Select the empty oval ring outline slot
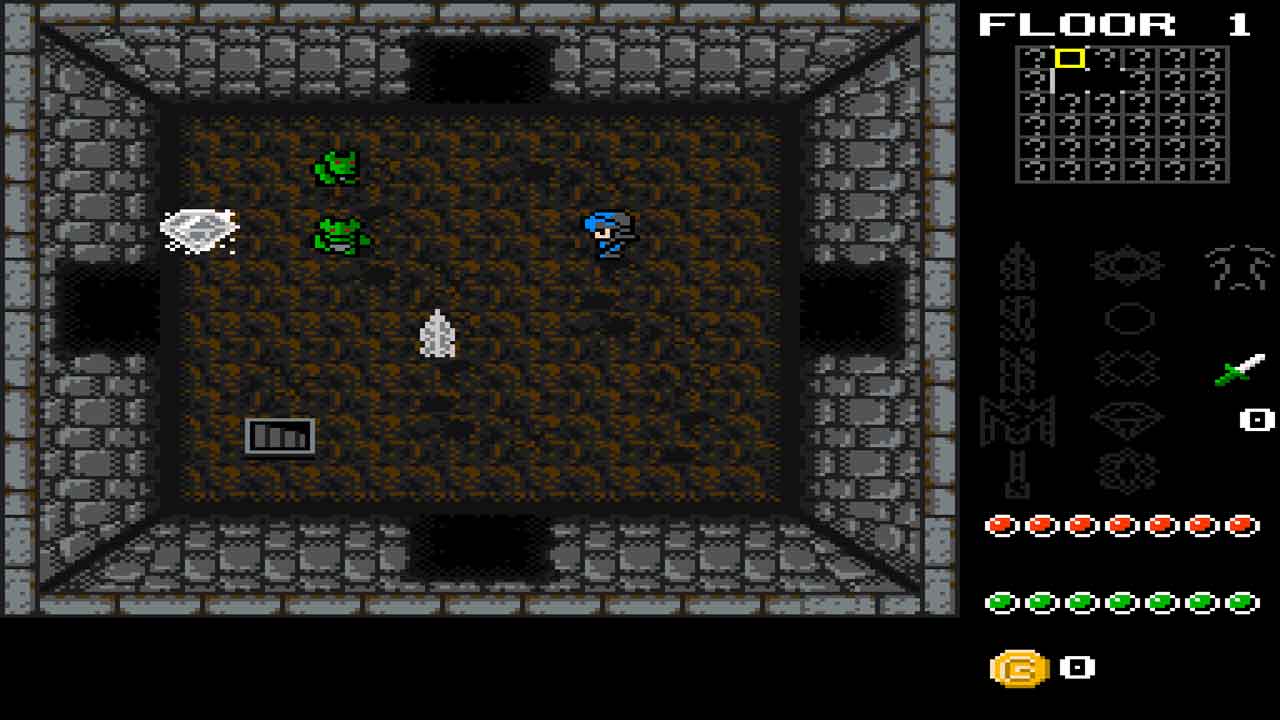The width and height of the screenshot is (1280, 720). click(x=1128, y=318)
